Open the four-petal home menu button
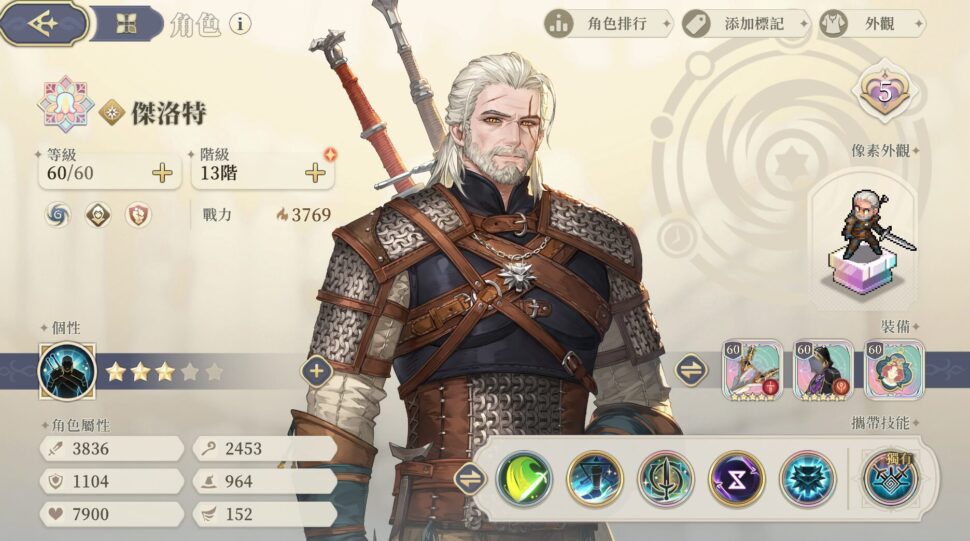Viewport: 970px width, 541px height. [125, 24]
